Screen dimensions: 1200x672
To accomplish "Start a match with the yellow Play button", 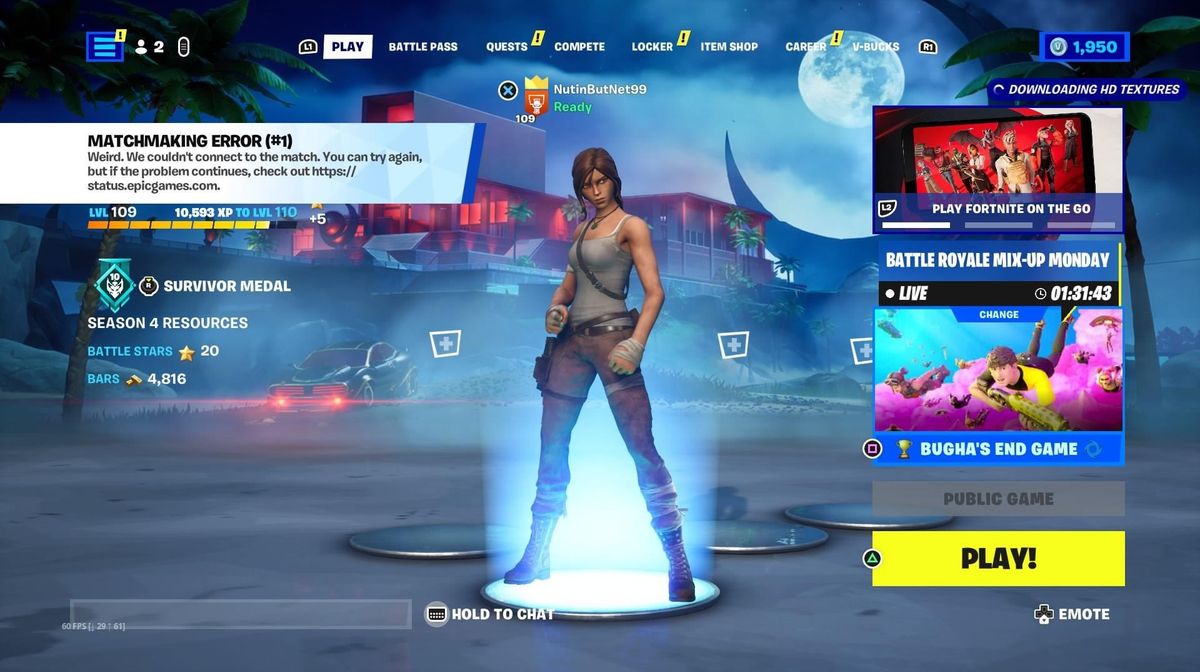I will tap(998, 558).
